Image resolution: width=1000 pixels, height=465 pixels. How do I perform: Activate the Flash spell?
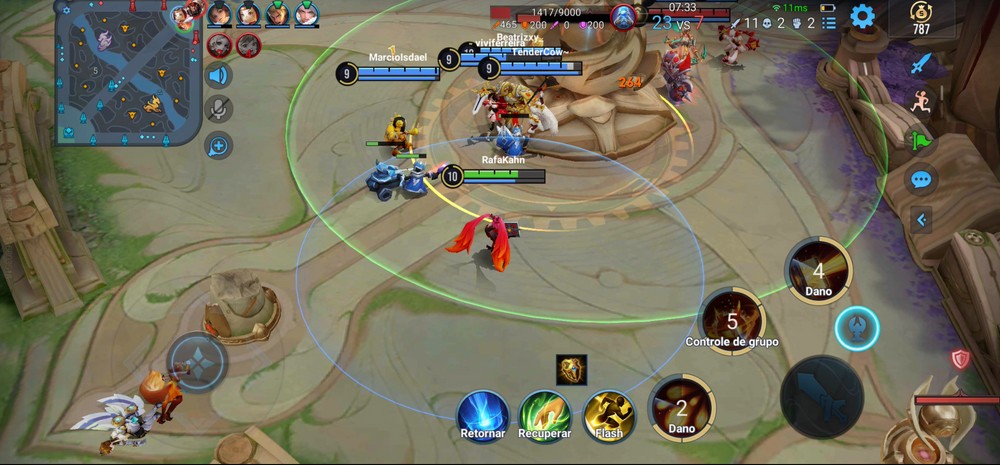coord(608,414)
